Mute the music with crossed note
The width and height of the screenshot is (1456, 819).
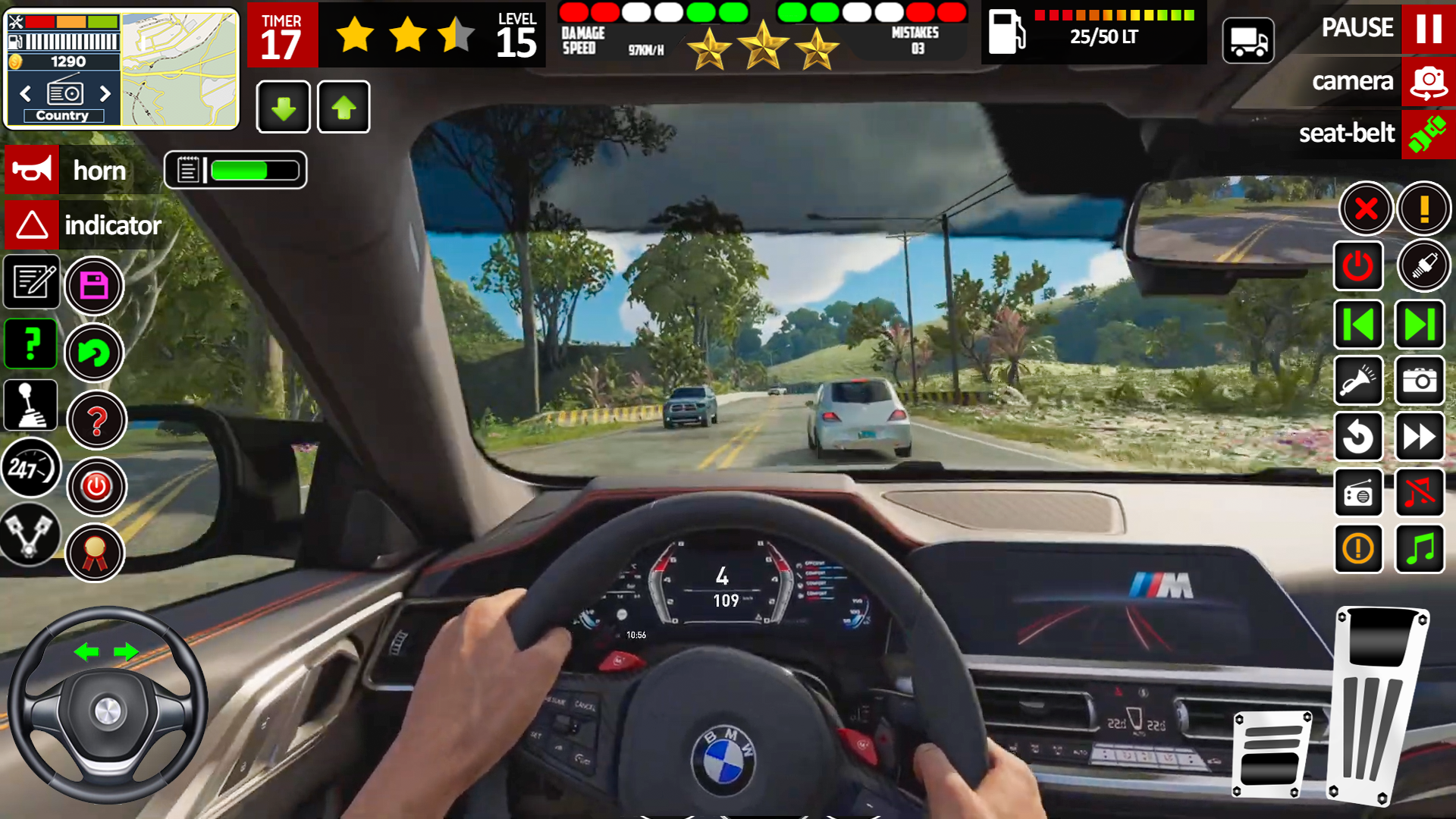pos(1419,494)
